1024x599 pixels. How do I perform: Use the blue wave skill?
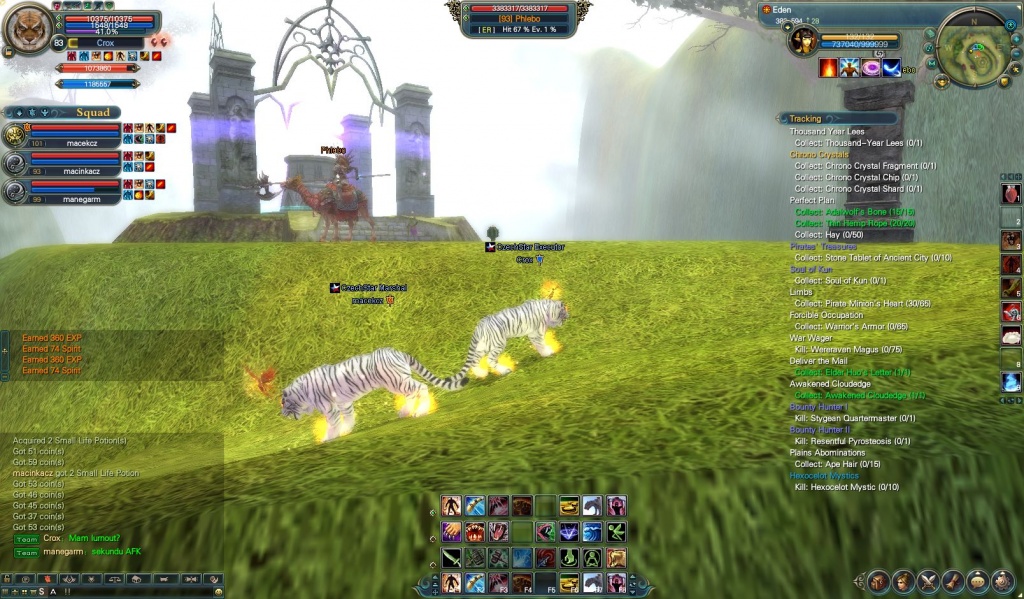(x=593, y=531)
